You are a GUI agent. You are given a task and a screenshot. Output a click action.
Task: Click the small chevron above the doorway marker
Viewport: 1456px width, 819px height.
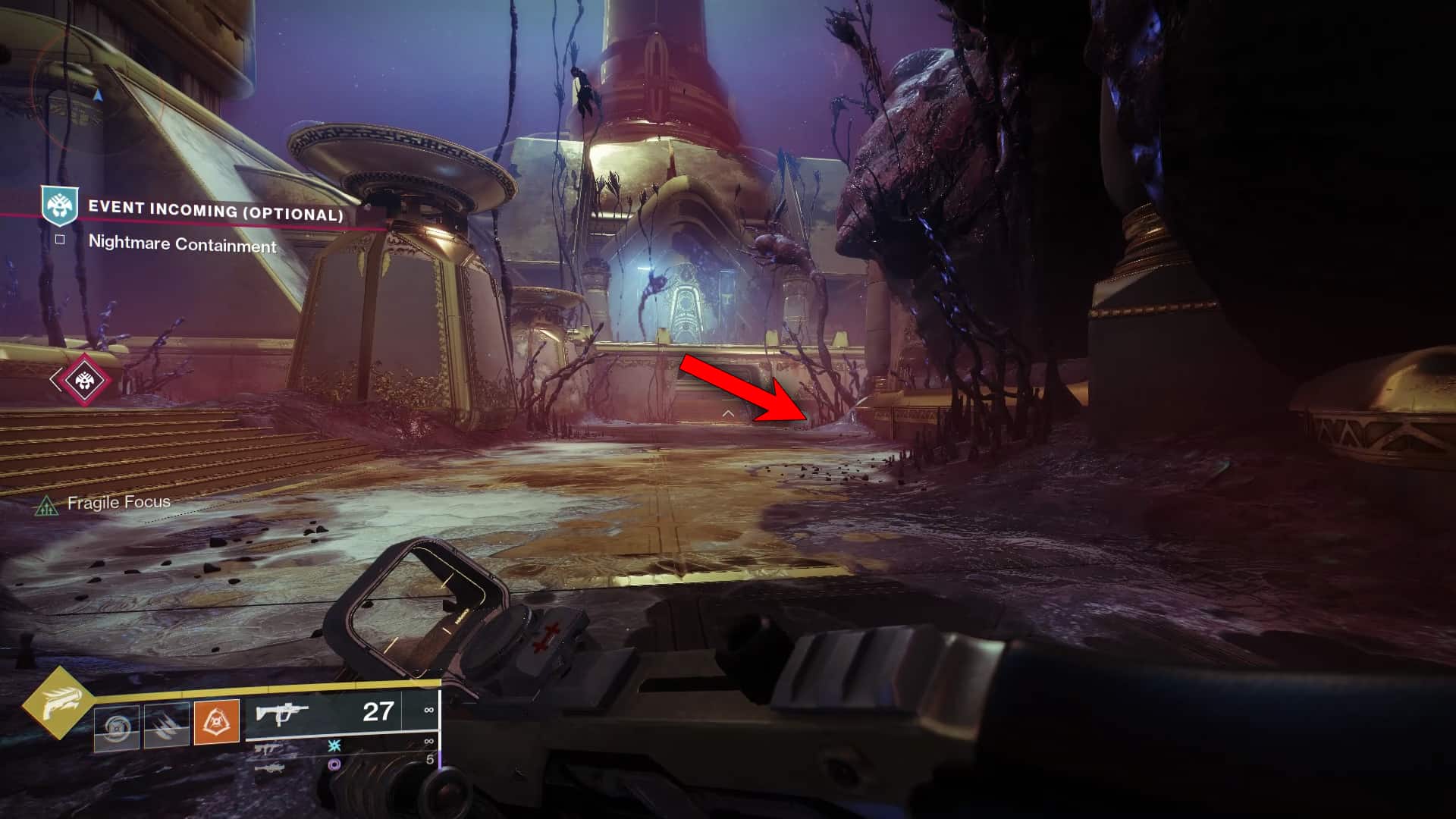point(730,413)
